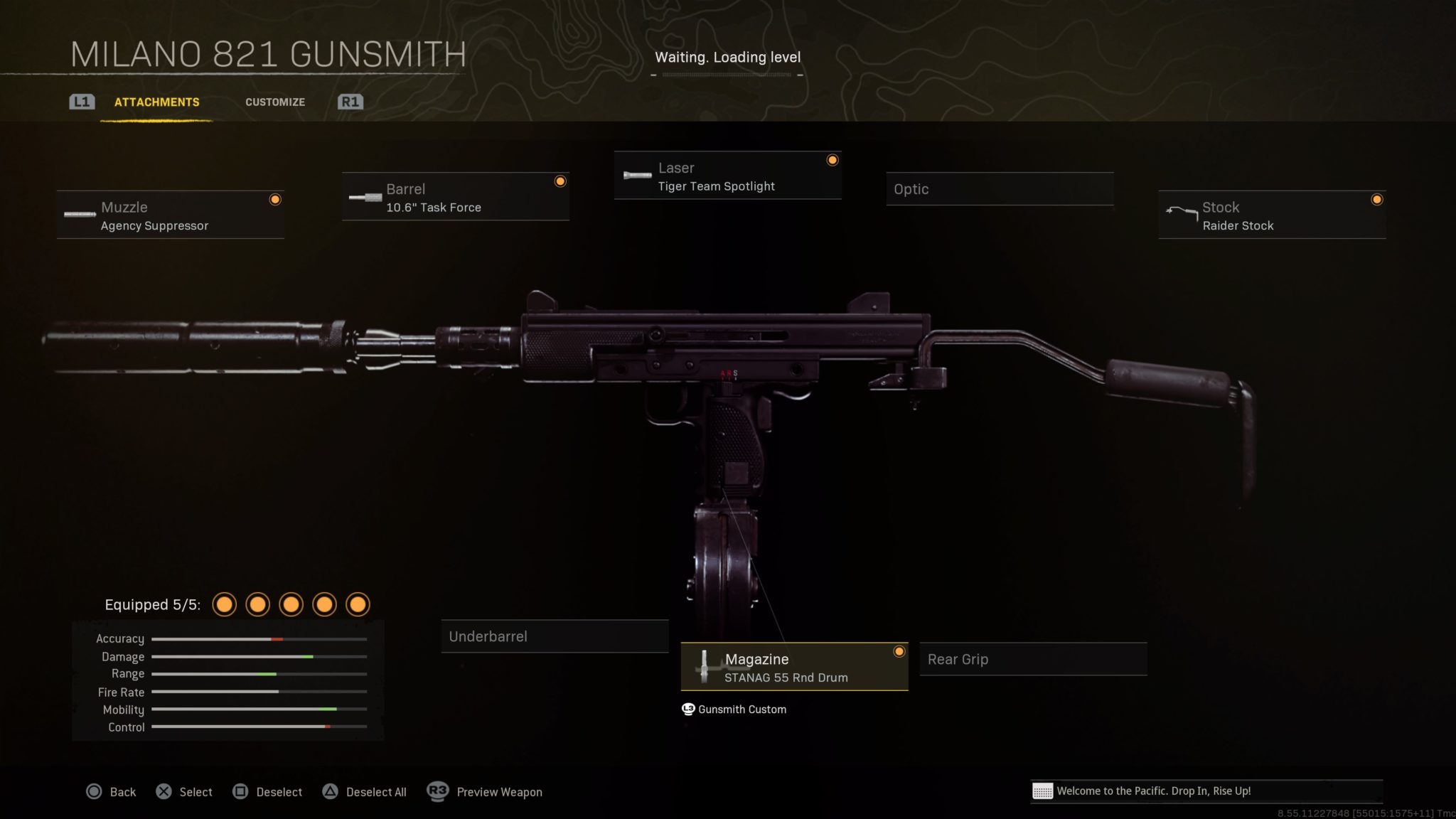This screenshot has height=819, width=1456.
Task: Select the STANAG 55 Rnd Drum magazine icon
Action: tap(705, 667)
